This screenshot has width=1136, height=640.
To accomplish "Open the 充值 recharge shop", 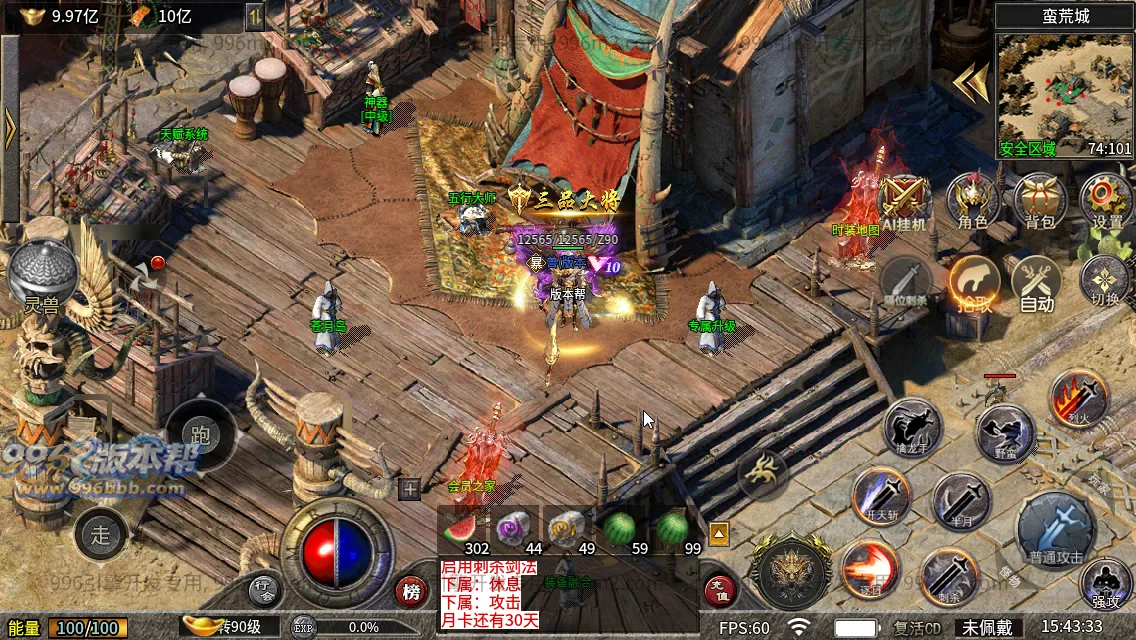I will (720, 591).
